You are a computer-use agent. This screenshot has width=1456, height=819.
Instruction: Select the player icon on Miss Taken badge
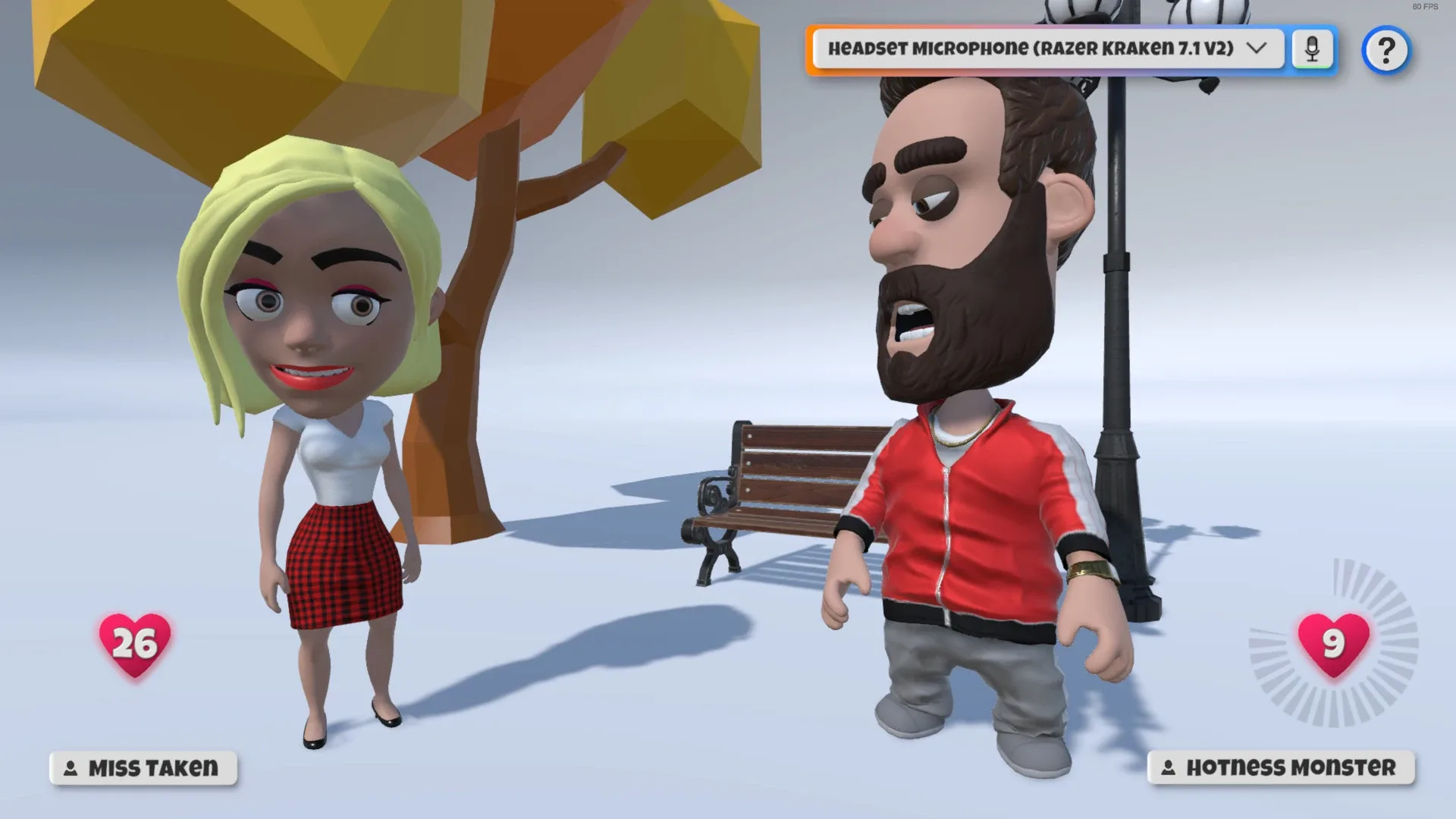(70, 769)
